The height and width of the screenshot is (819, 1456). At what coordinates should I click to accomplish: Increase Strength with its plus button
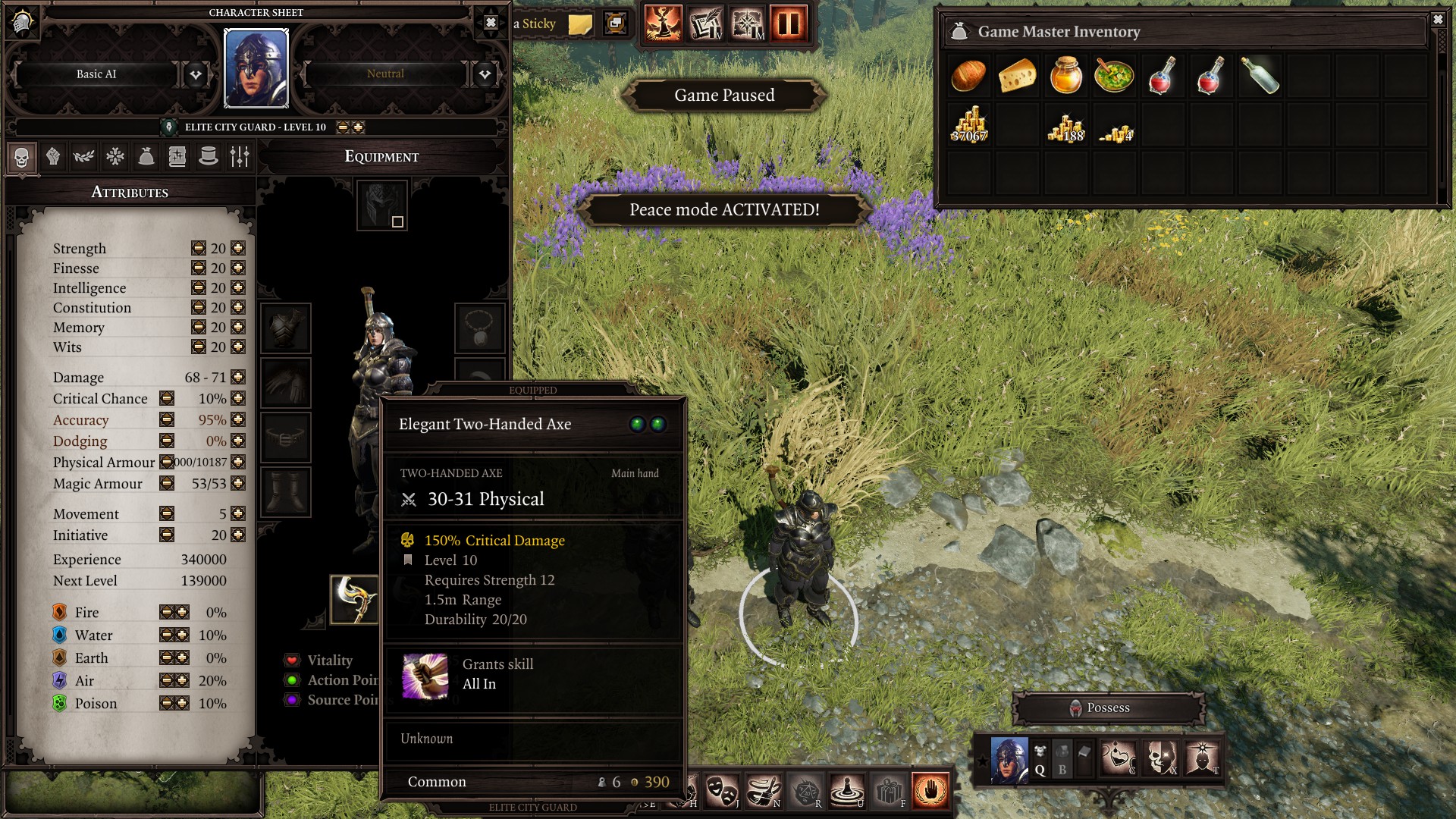click(x=237, y=248)
